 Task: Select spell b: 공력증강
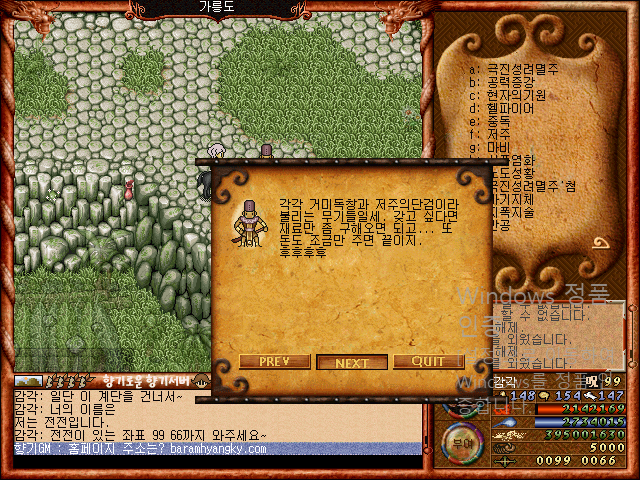[515, 82]
